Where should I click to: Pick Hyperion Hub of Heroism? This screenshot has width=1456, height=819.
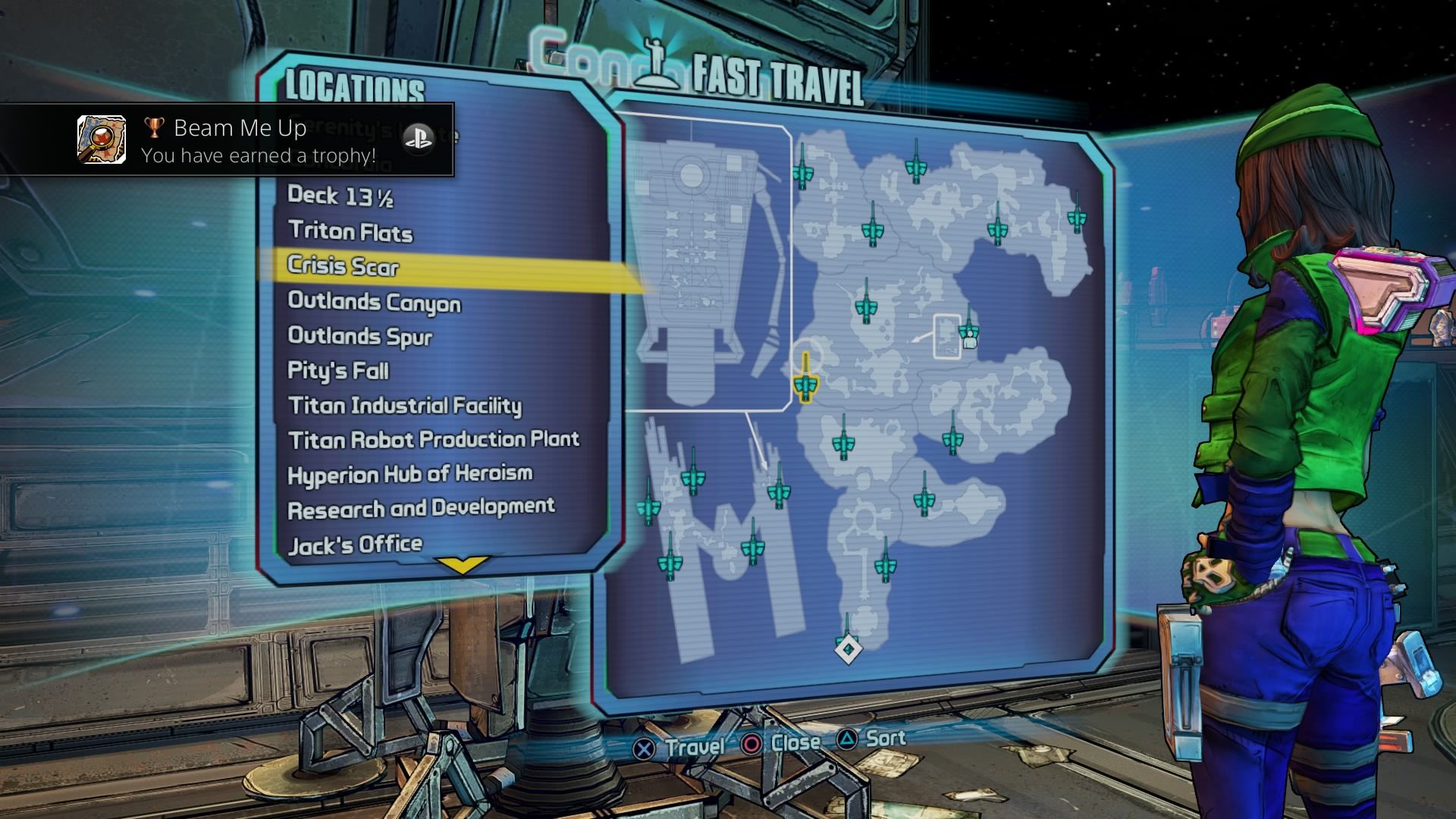410,475
